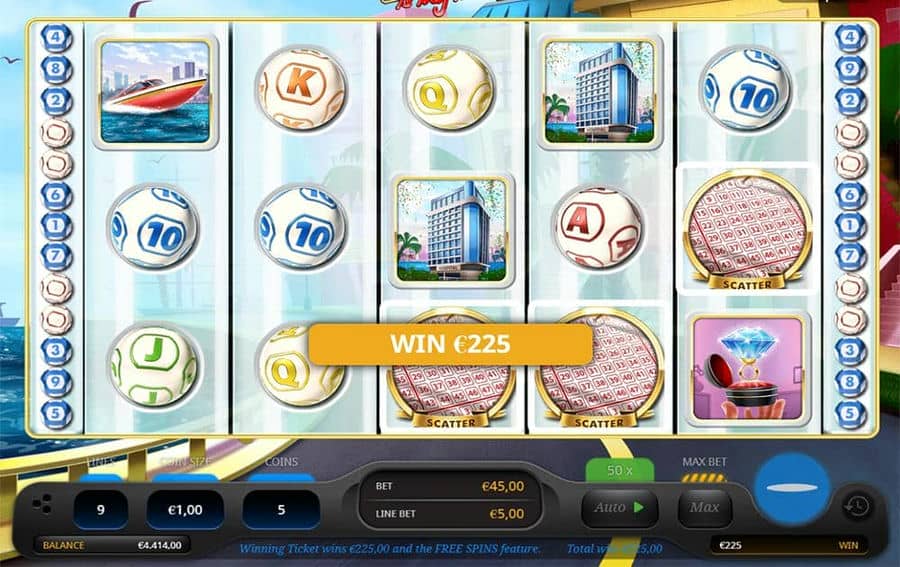The height and width of the screenshot is (567, 900).
Task: Activate the Auto spin button
Action: pyautogui.click(x=619, y=508)
